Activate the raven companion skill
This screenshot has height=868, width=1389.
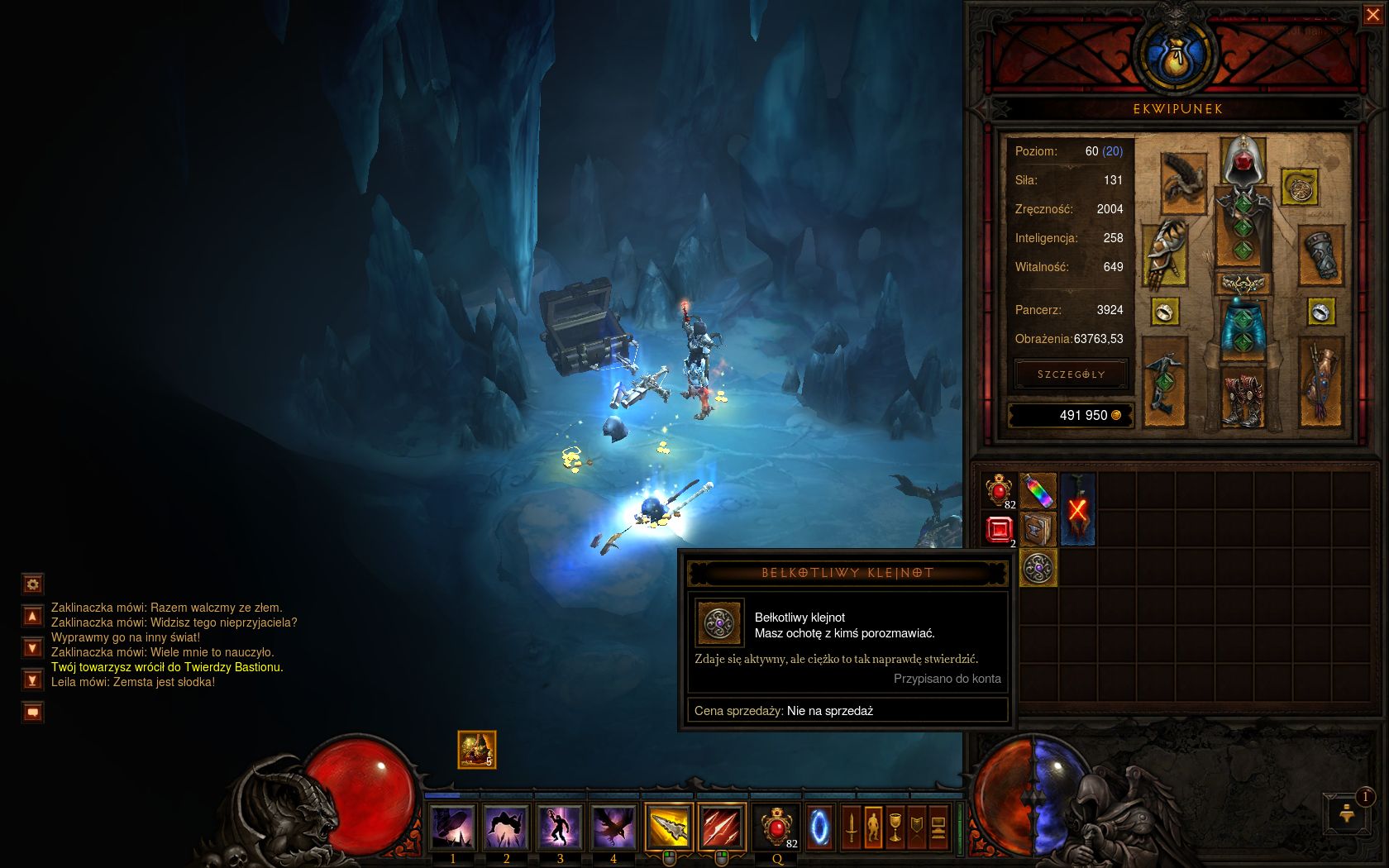click(x=613, y=827)
